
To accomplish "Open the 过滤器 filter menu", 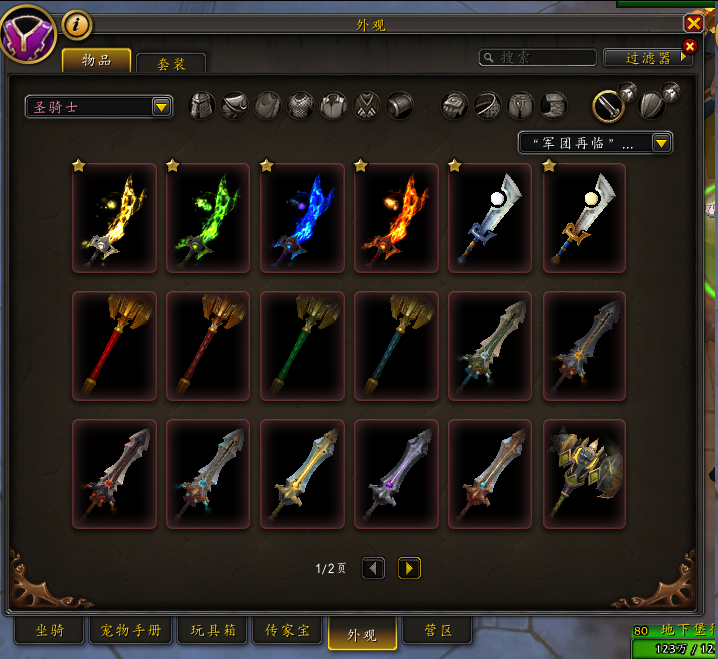I will click(649, 58).
